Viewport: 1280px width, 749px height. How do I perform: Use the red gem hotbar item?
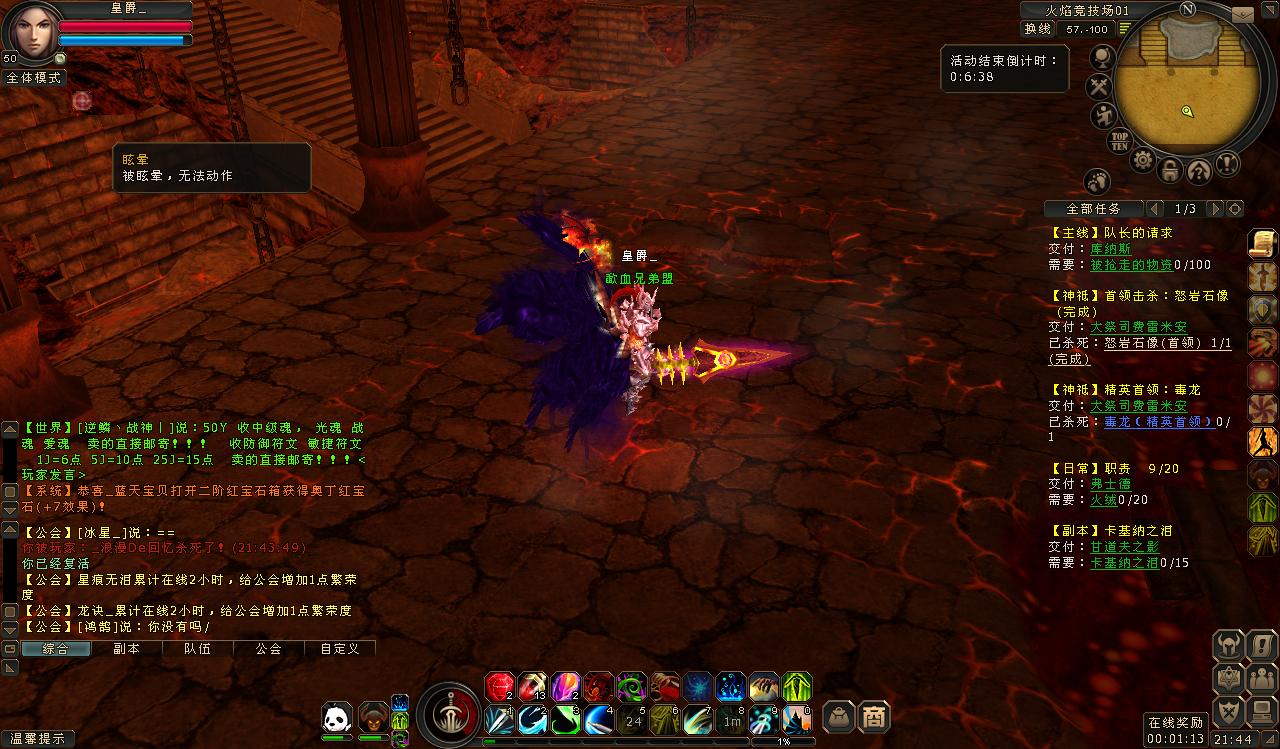coord(499,686)
